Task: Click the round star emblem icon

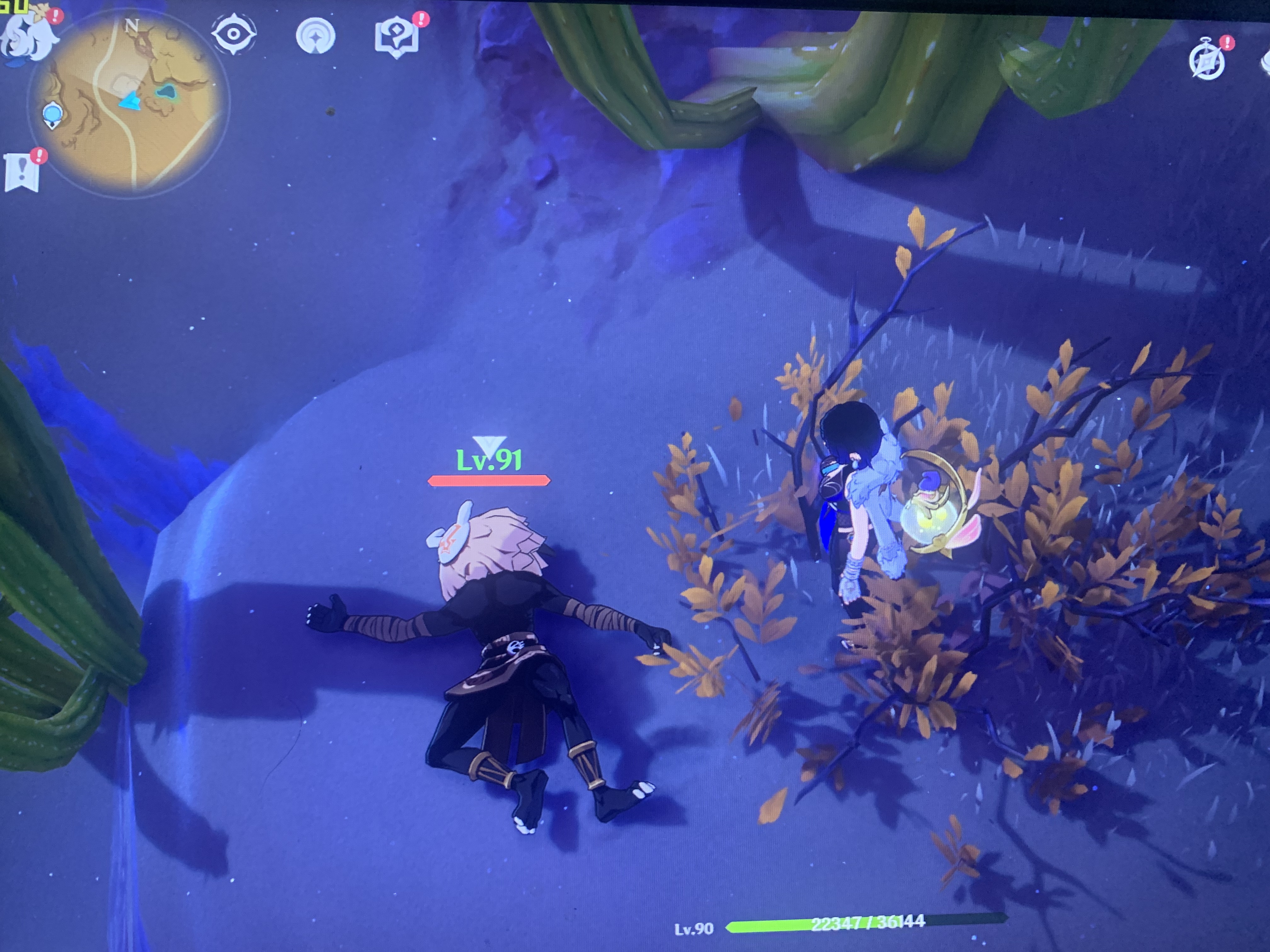Action: (315, 36)
